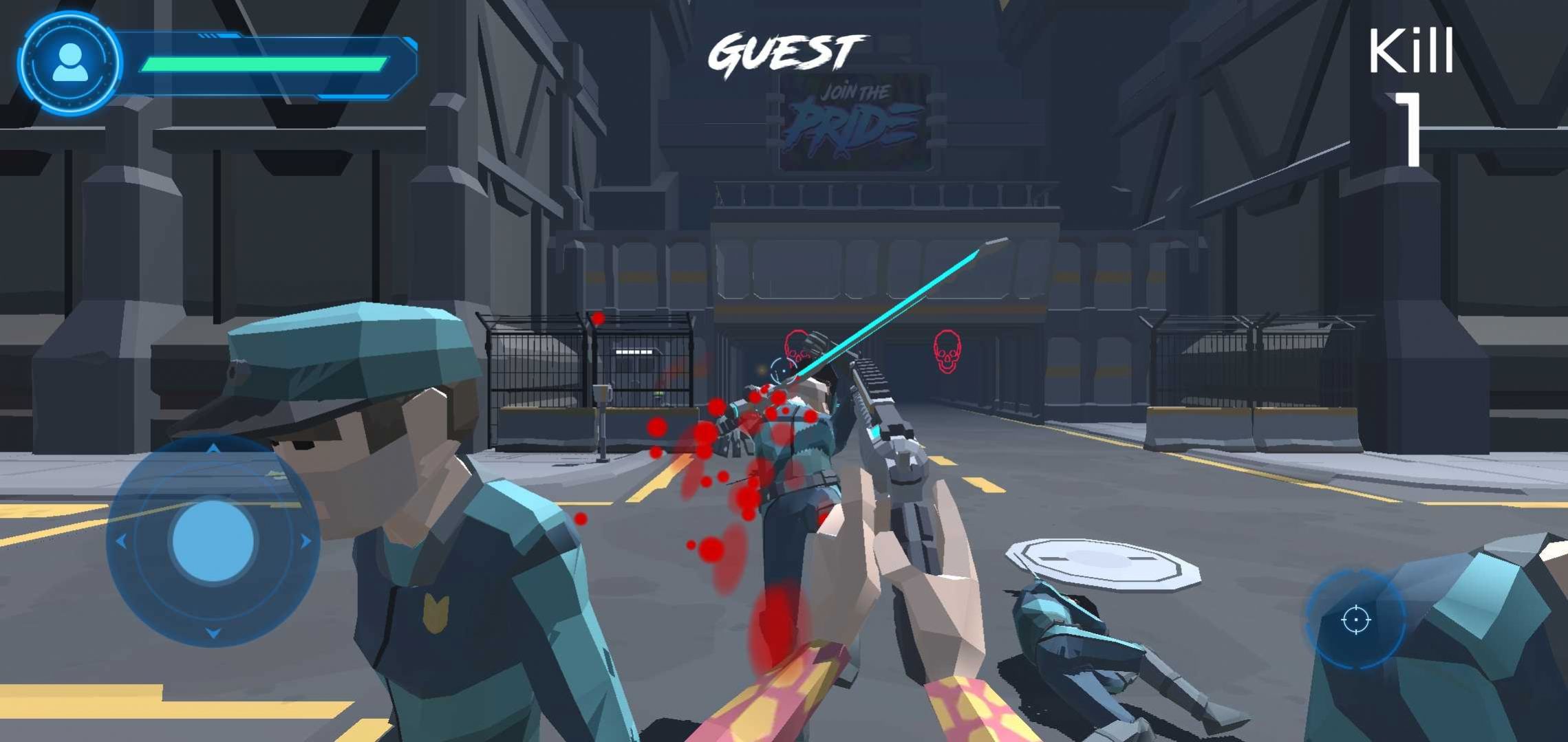
Task: Tap the player profile avatar icon
Action: (x=69, y=63)
